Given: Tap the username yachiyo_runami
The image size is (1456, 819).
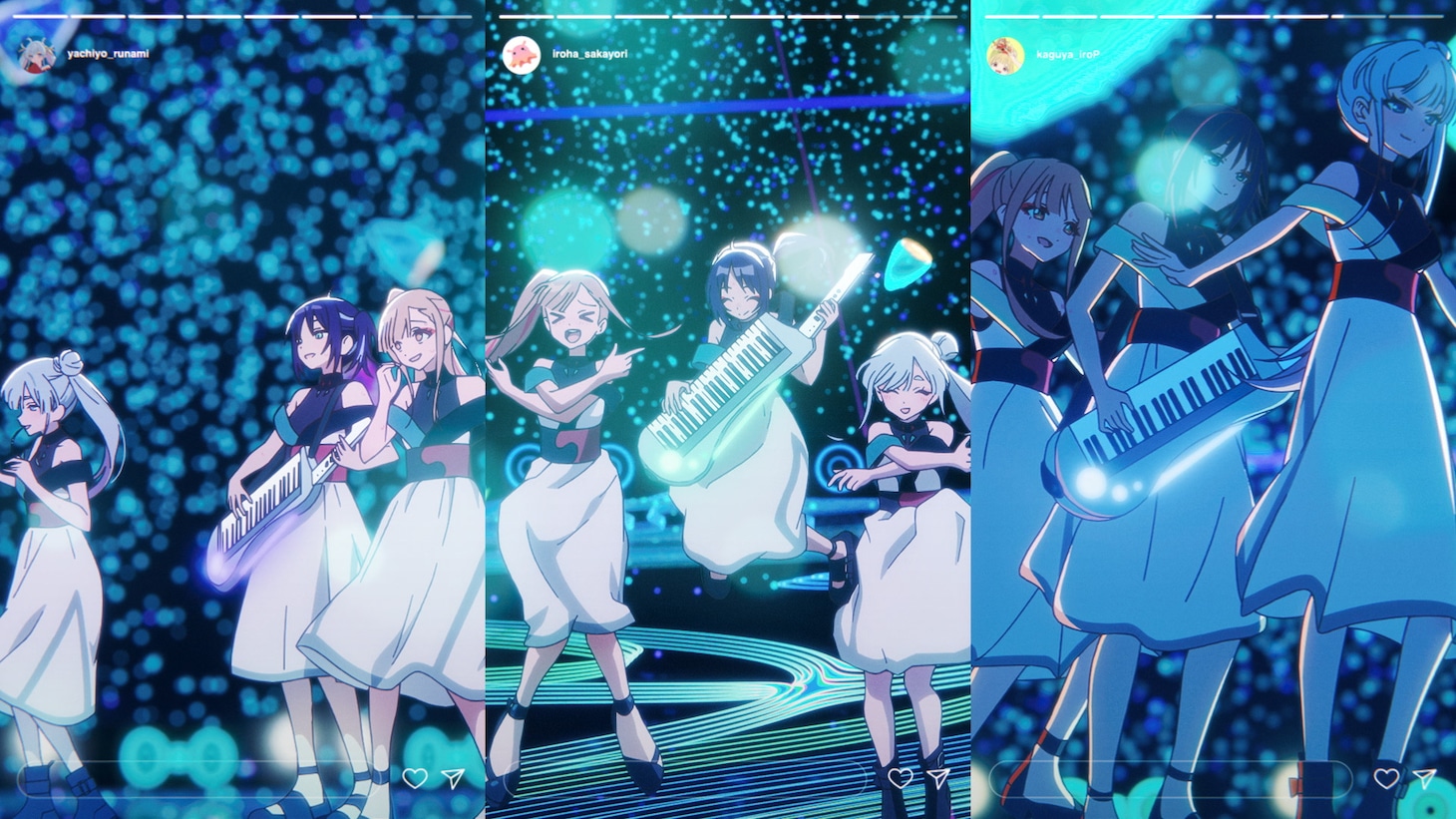Looking at the screenshot, I should coord(108,54).
